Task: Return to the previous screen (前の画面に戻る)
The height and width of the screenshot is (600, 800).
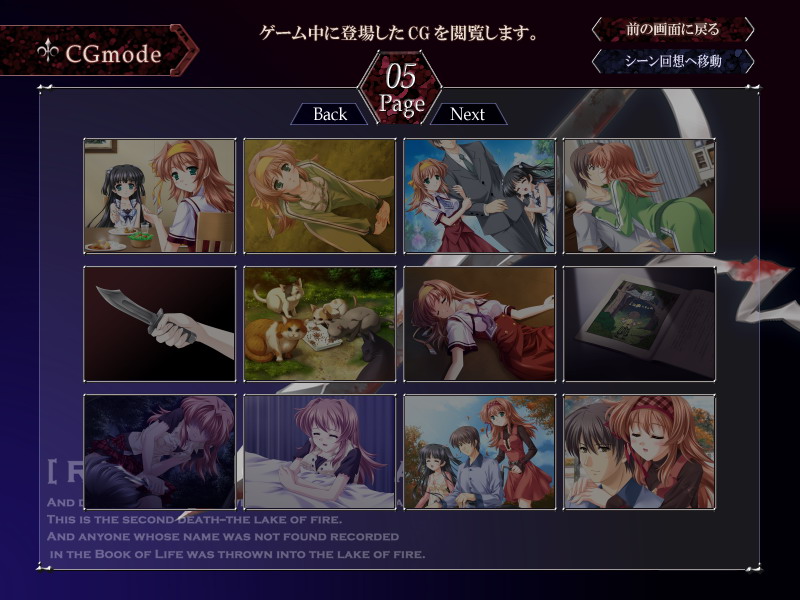Action: pos(672,29)
